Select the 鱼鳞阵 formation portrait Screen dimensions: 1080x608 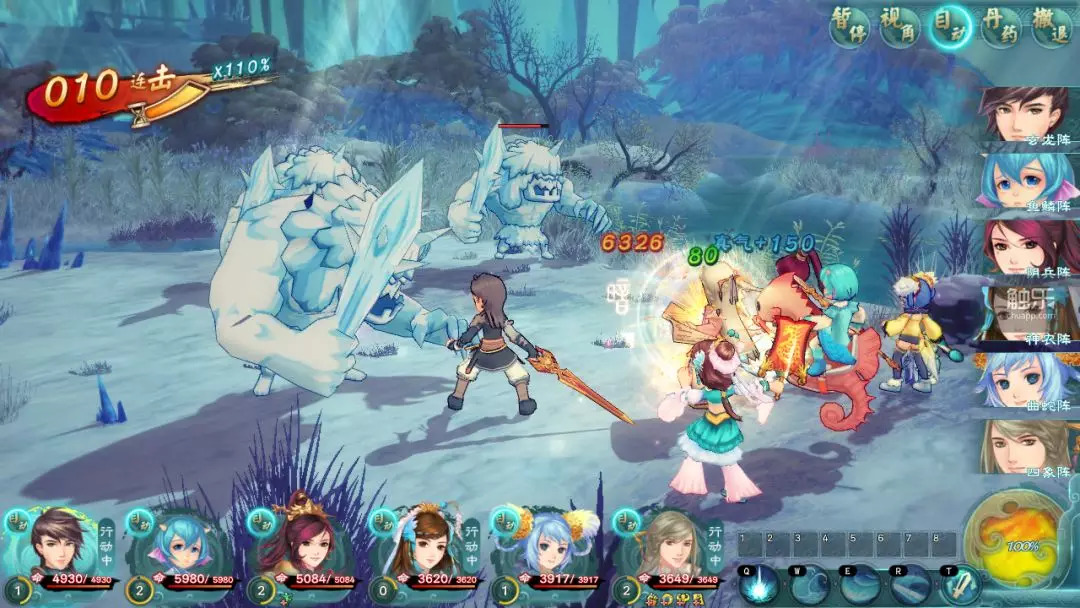tap(1027, 181)
